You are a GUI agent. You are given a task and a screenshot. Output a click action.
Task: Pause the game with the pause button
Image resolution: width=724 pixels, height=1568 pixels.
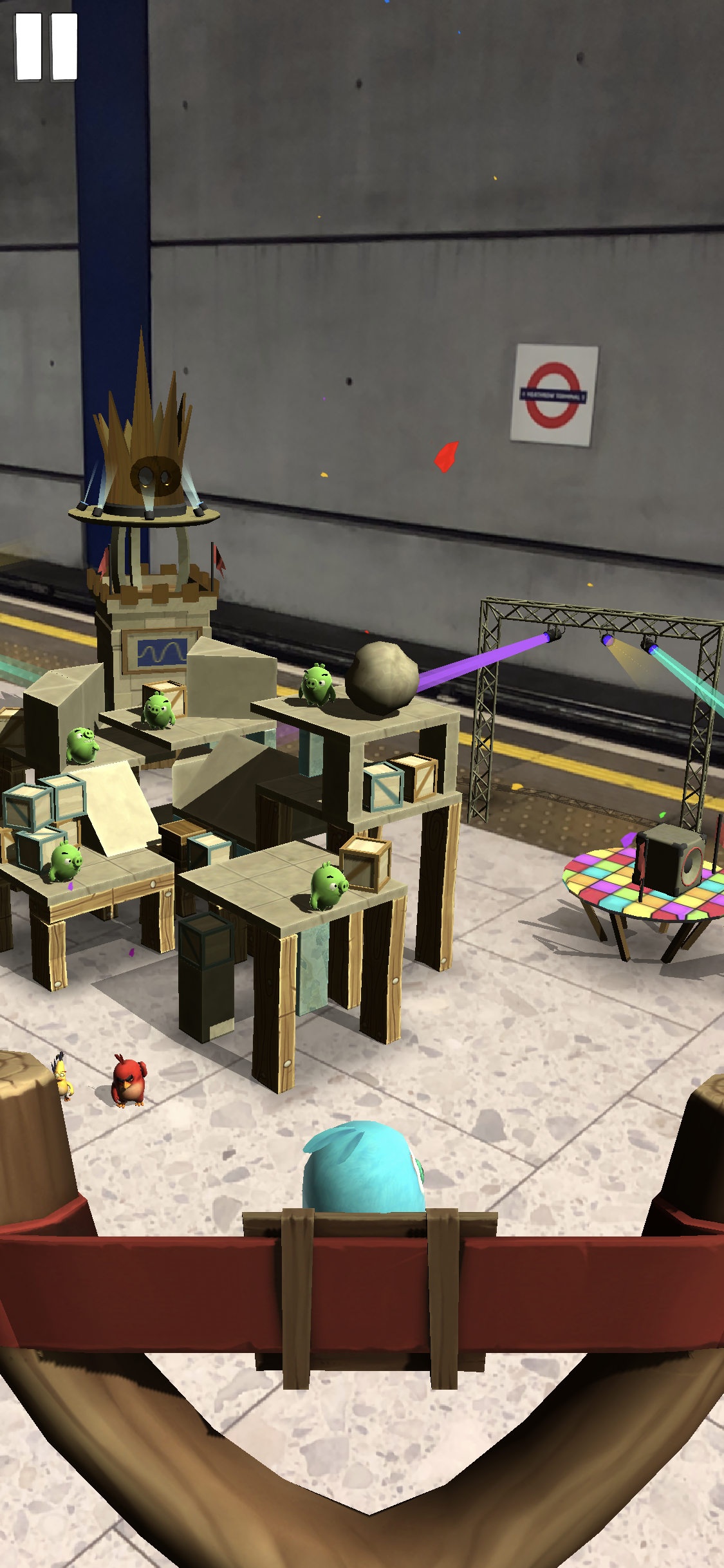46,47
